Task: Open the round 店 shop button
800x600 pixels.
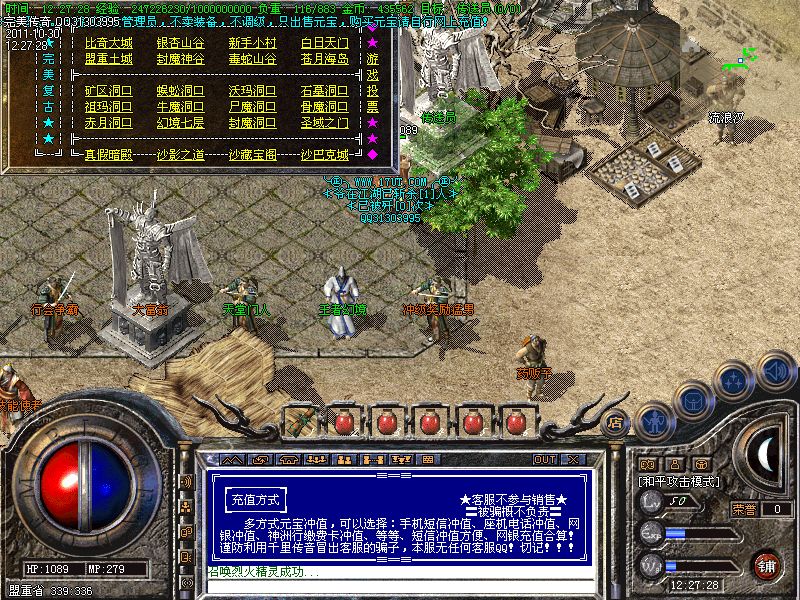Action: pos(616,421)
